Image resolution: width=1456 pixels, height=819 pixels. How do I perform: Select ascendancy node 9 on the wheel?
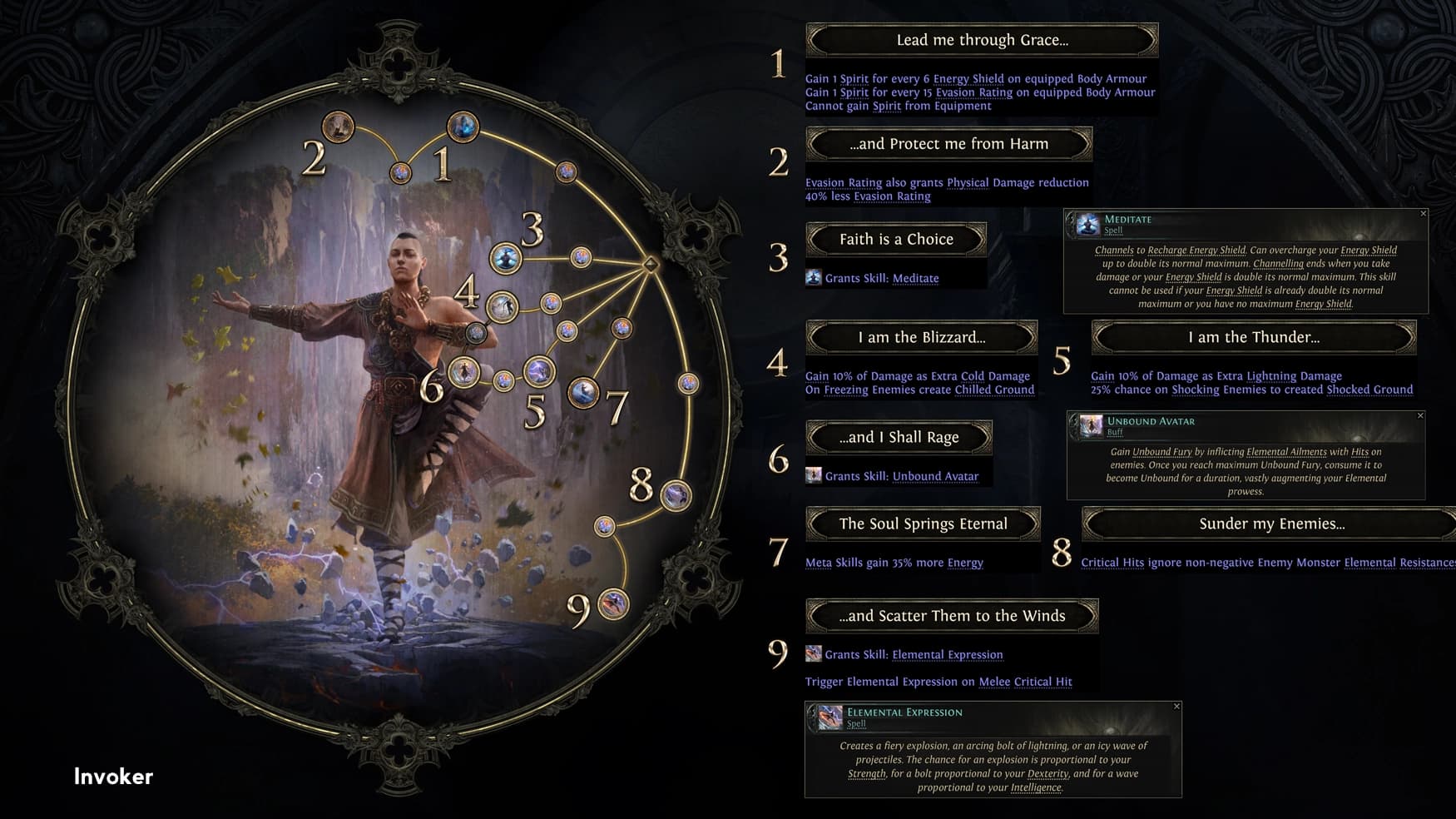click(612, 604)
